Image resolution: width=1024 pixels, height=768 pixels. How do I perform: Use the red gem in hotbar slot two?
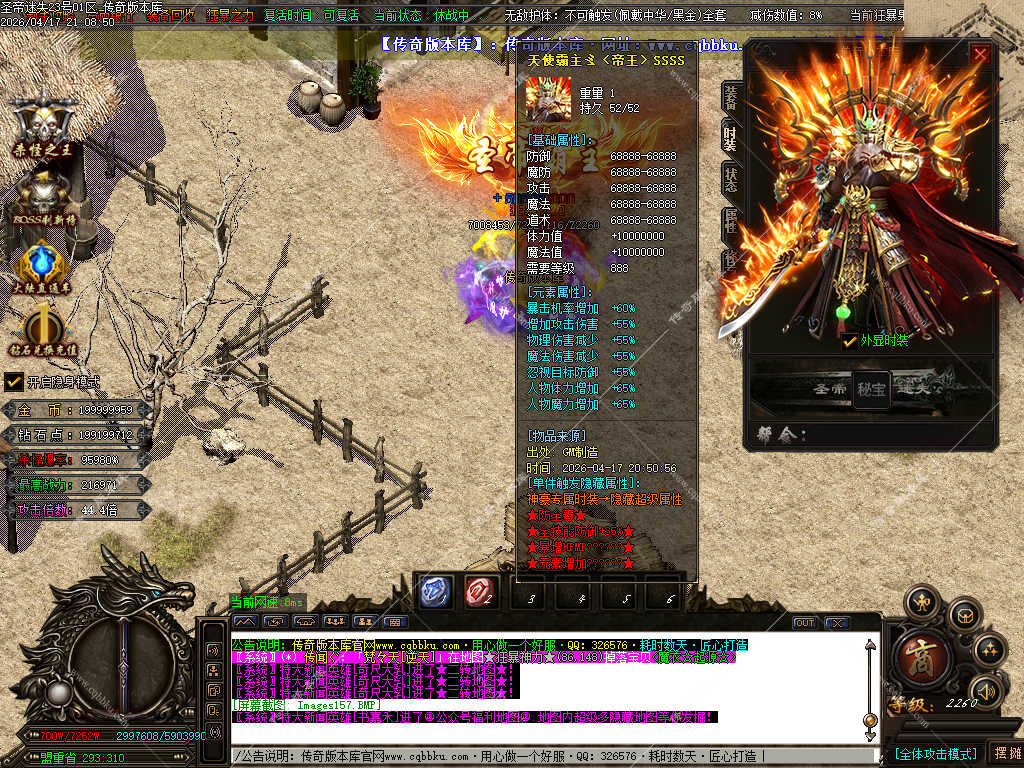click(x=482, y=593)
